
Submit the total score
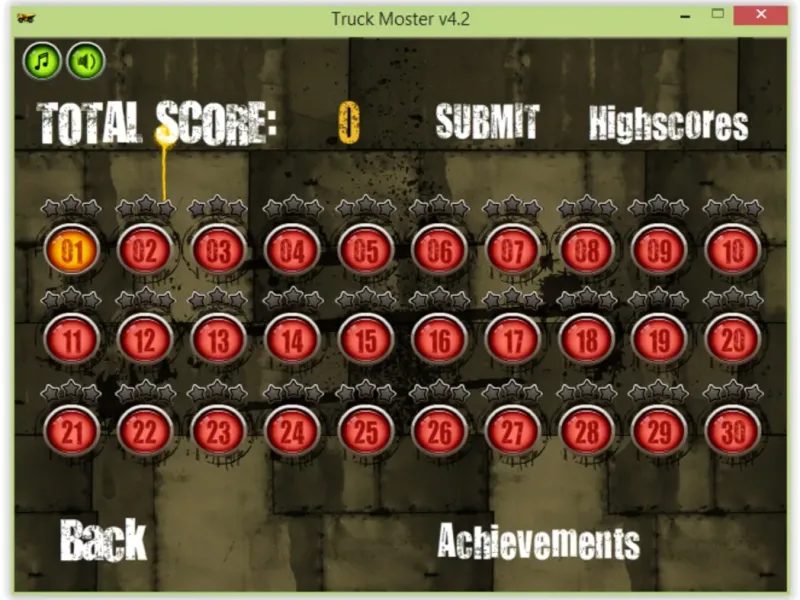(487, 122)
